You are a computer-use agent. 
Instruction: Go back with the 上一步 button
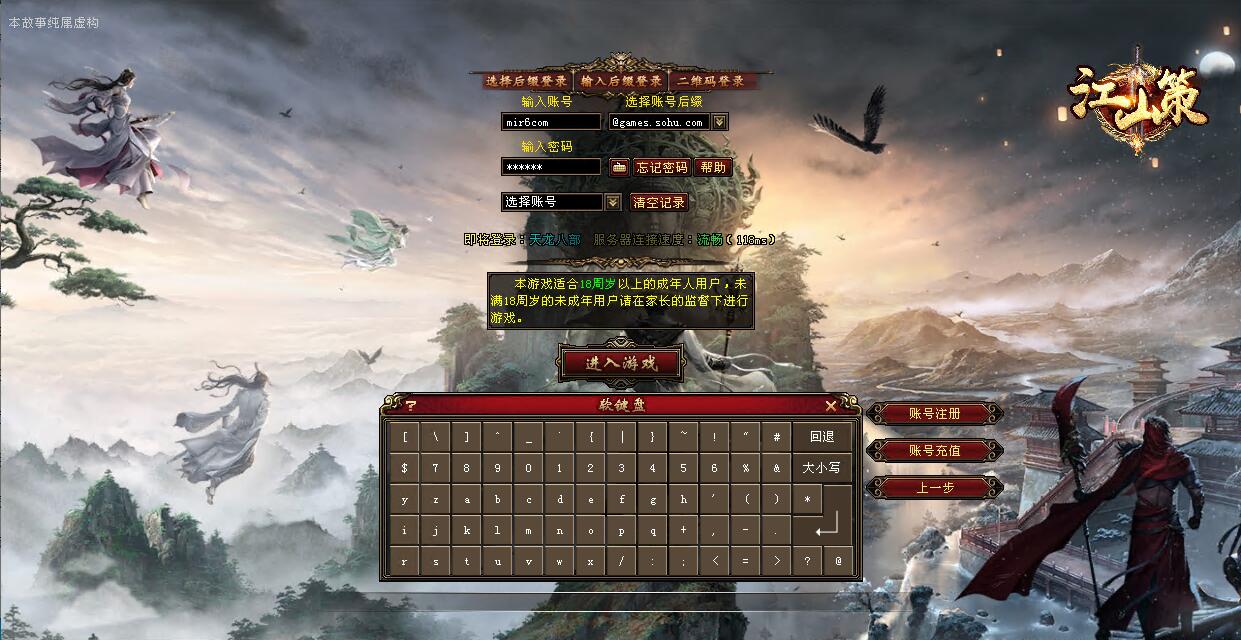tap(934, 488)
